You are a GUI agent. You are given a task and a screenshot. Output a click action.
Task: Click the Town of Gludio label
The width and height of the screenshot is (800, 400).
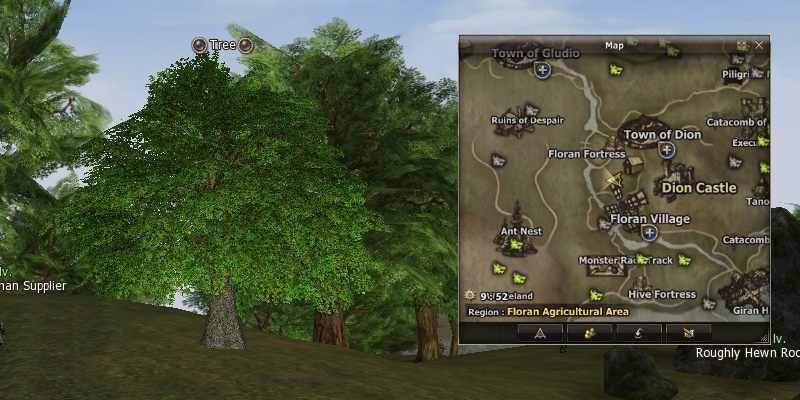tap(532, 53)
